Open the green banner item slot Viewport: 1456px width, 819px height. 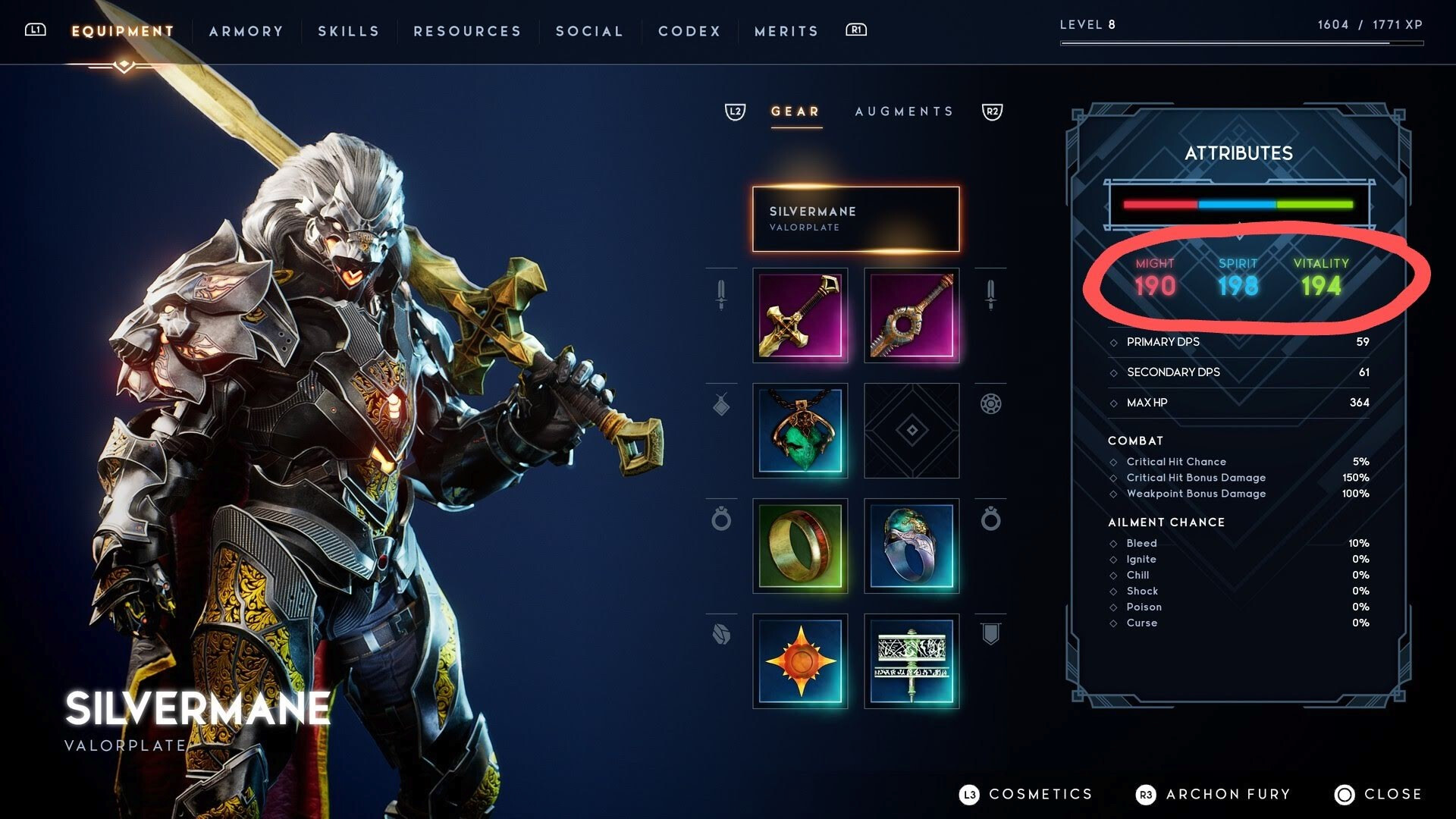point(912,661)
